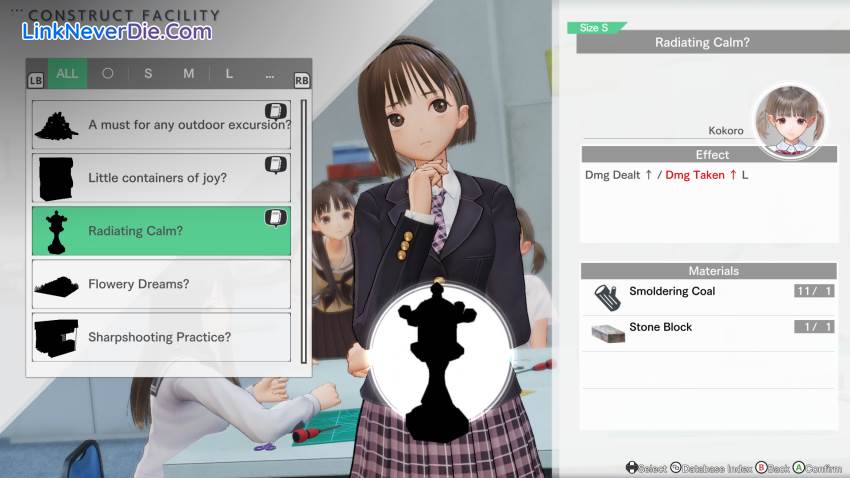
Task: Choose 'Sharpshooting Practice?' from the list
Action: (x=161, y=337)
